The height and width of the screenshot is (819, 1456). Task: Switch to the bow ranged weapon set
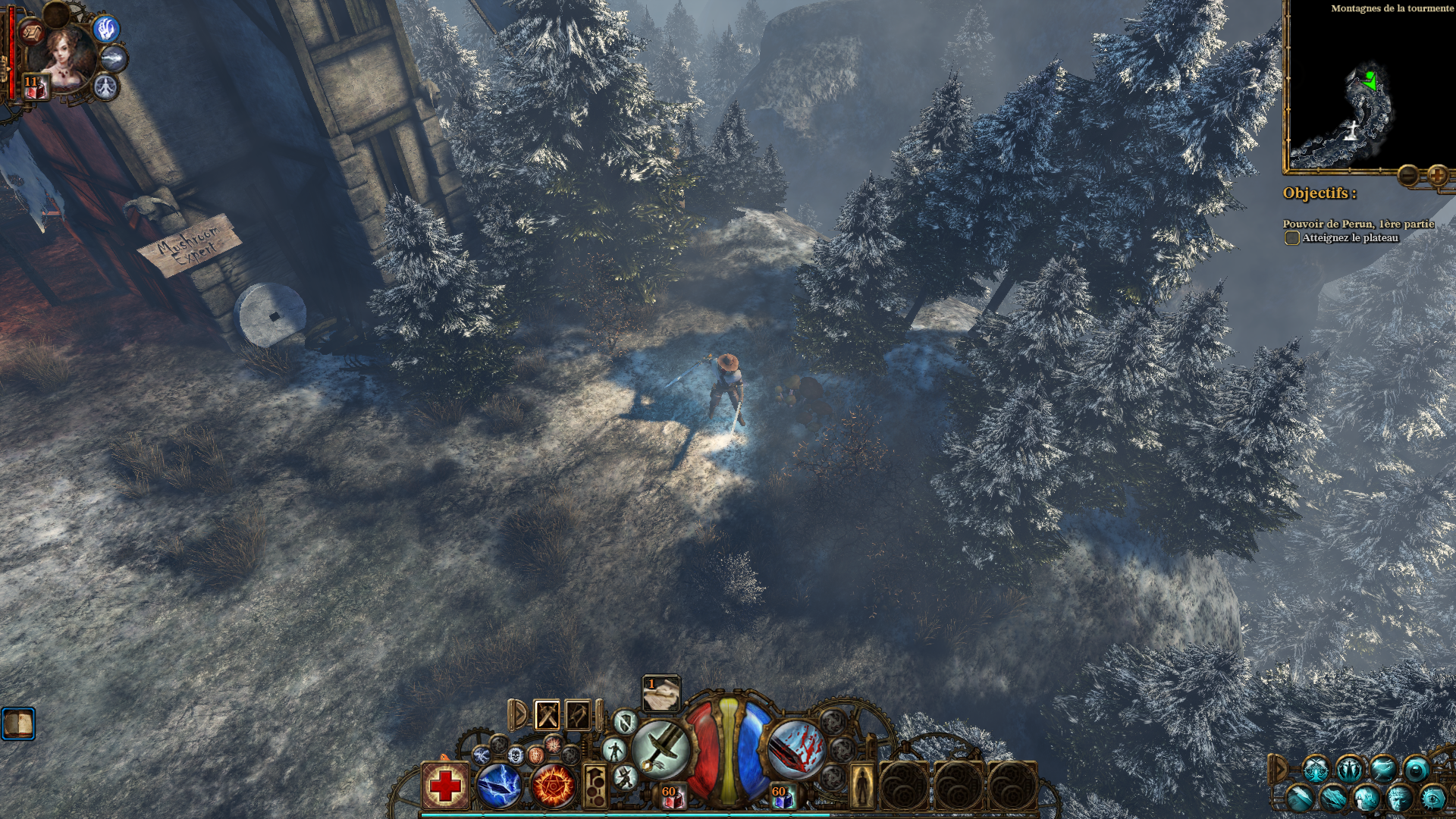[578, 714]
